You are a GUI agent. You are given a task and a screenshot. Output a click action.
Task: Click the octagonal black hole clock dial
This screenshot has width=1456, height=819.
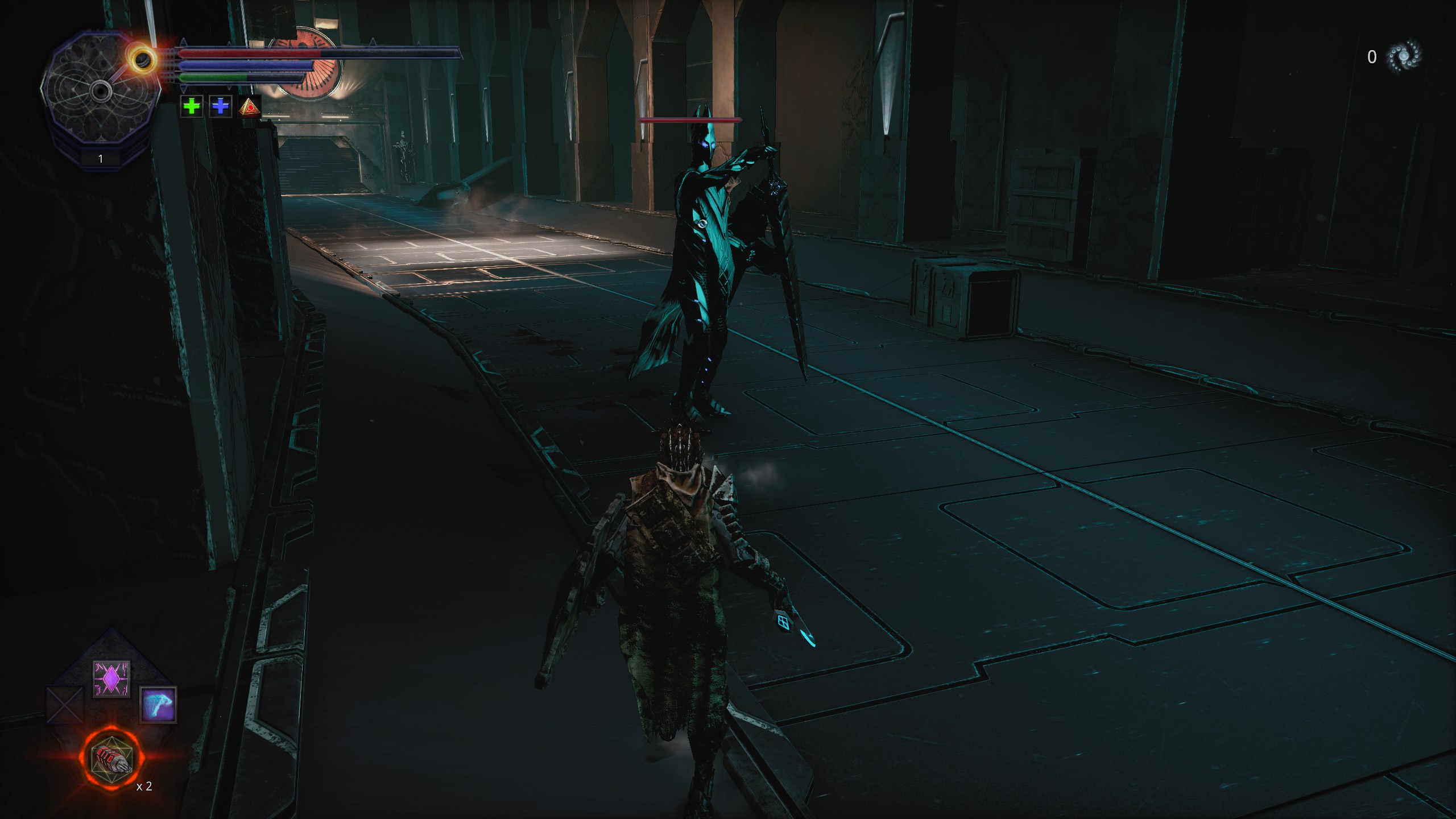(100, 90)
